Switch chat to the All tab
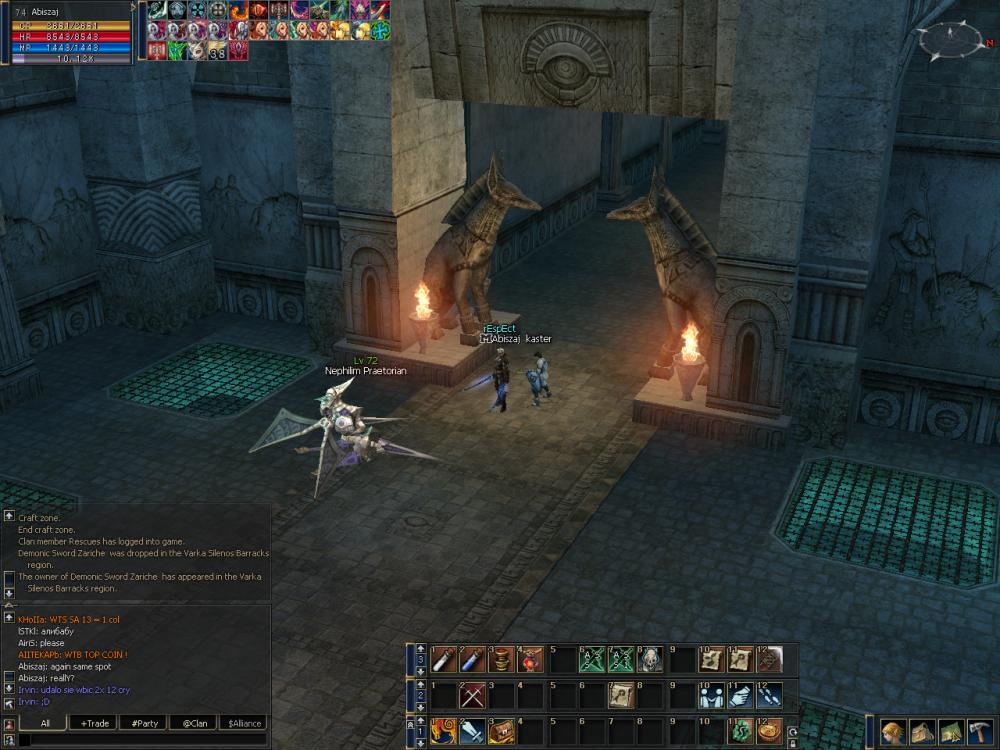Image resolution: width=1000 pixels, height=750 pixels. 45,722
